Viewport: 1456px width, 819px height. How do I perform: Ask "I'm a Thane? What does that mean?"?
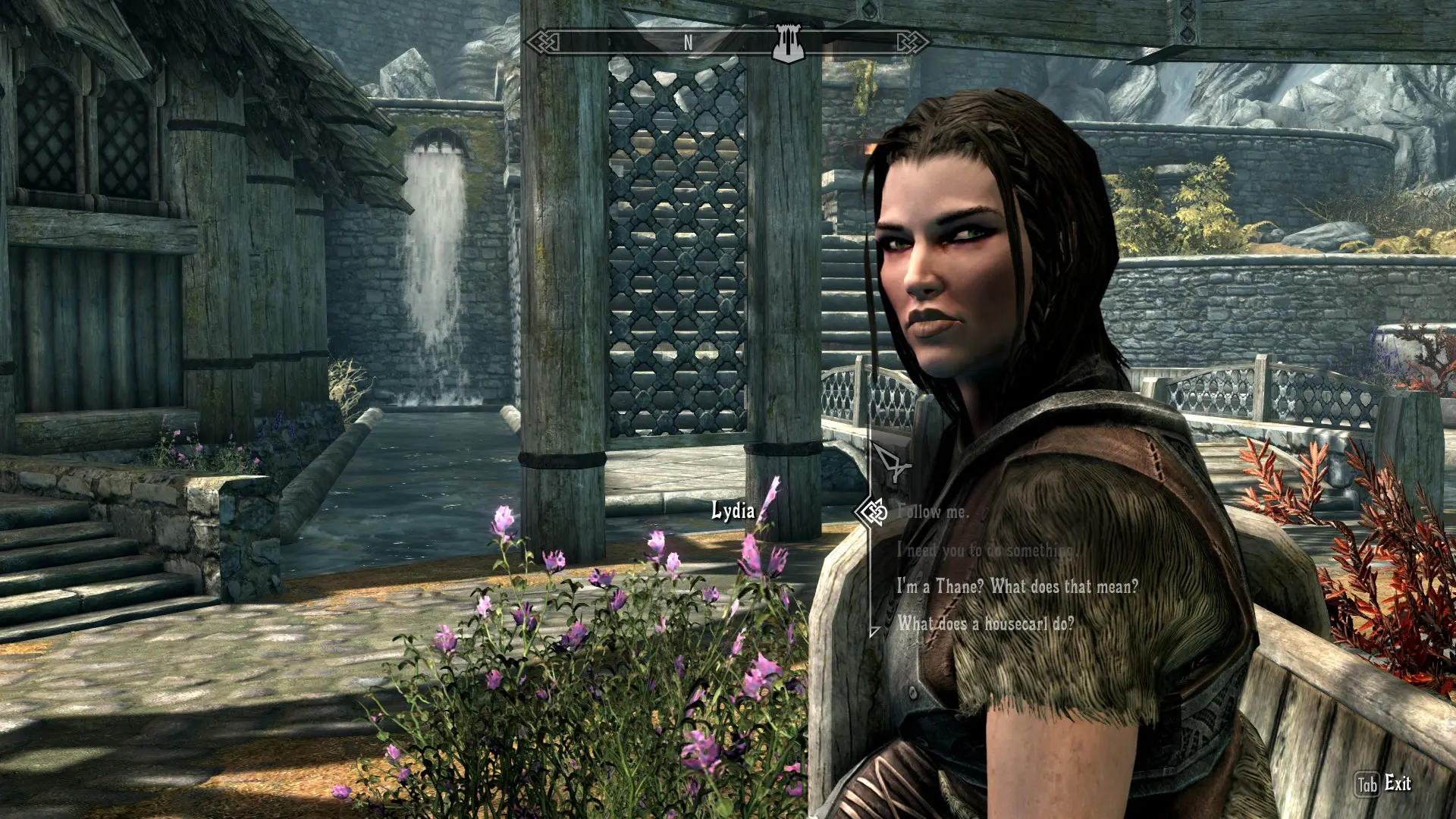point(1017,586)
